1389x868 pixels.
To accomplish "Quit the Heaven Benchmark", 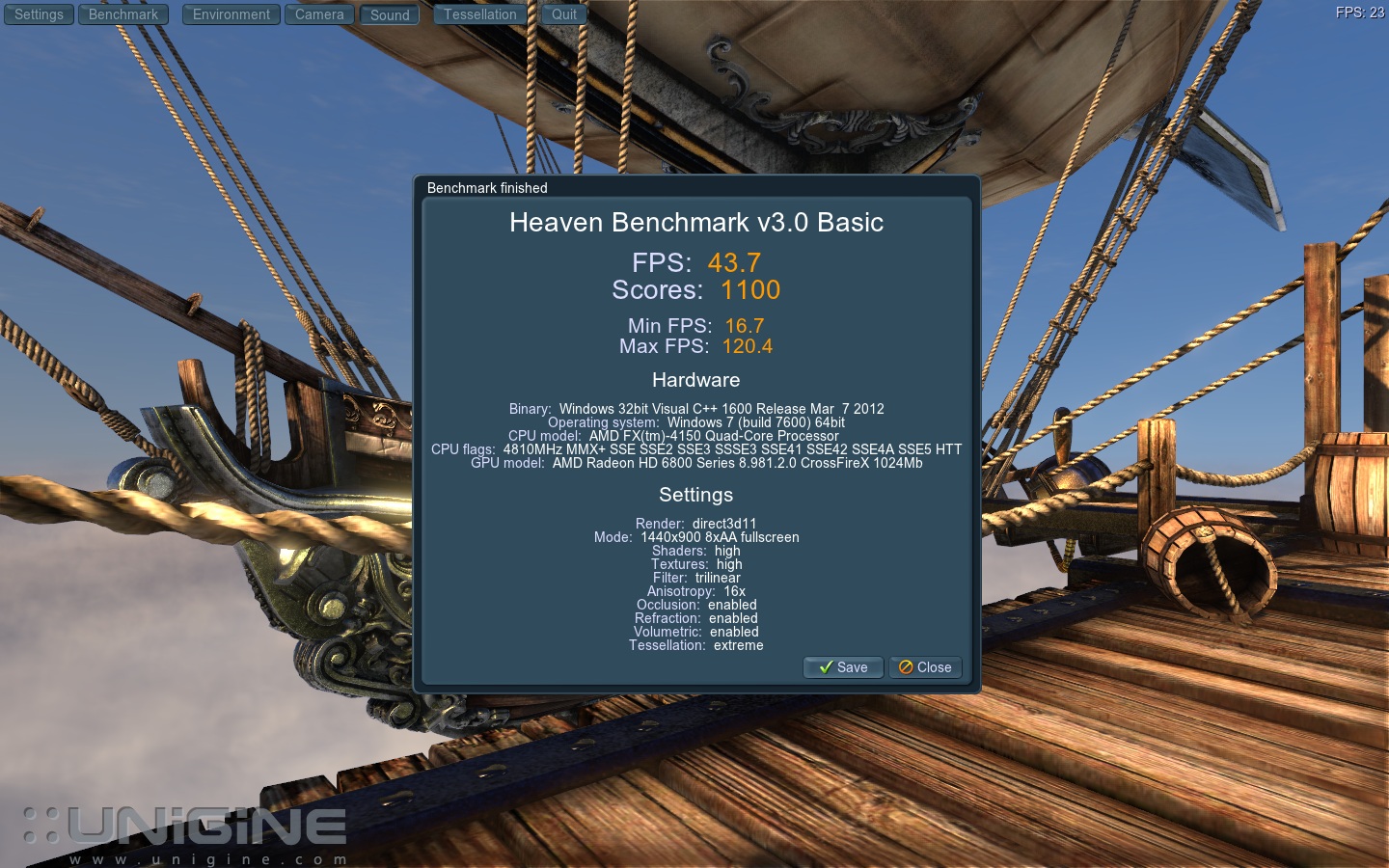I will 564,14.
